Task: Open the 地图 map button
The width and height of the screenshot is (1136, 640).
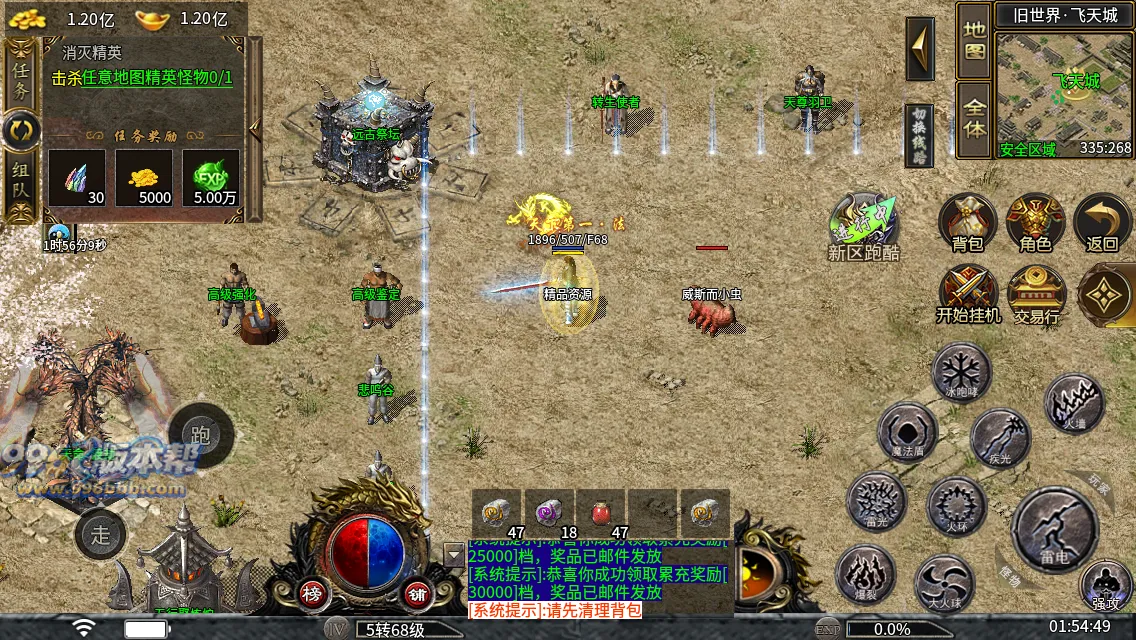Action: (974, 40)
